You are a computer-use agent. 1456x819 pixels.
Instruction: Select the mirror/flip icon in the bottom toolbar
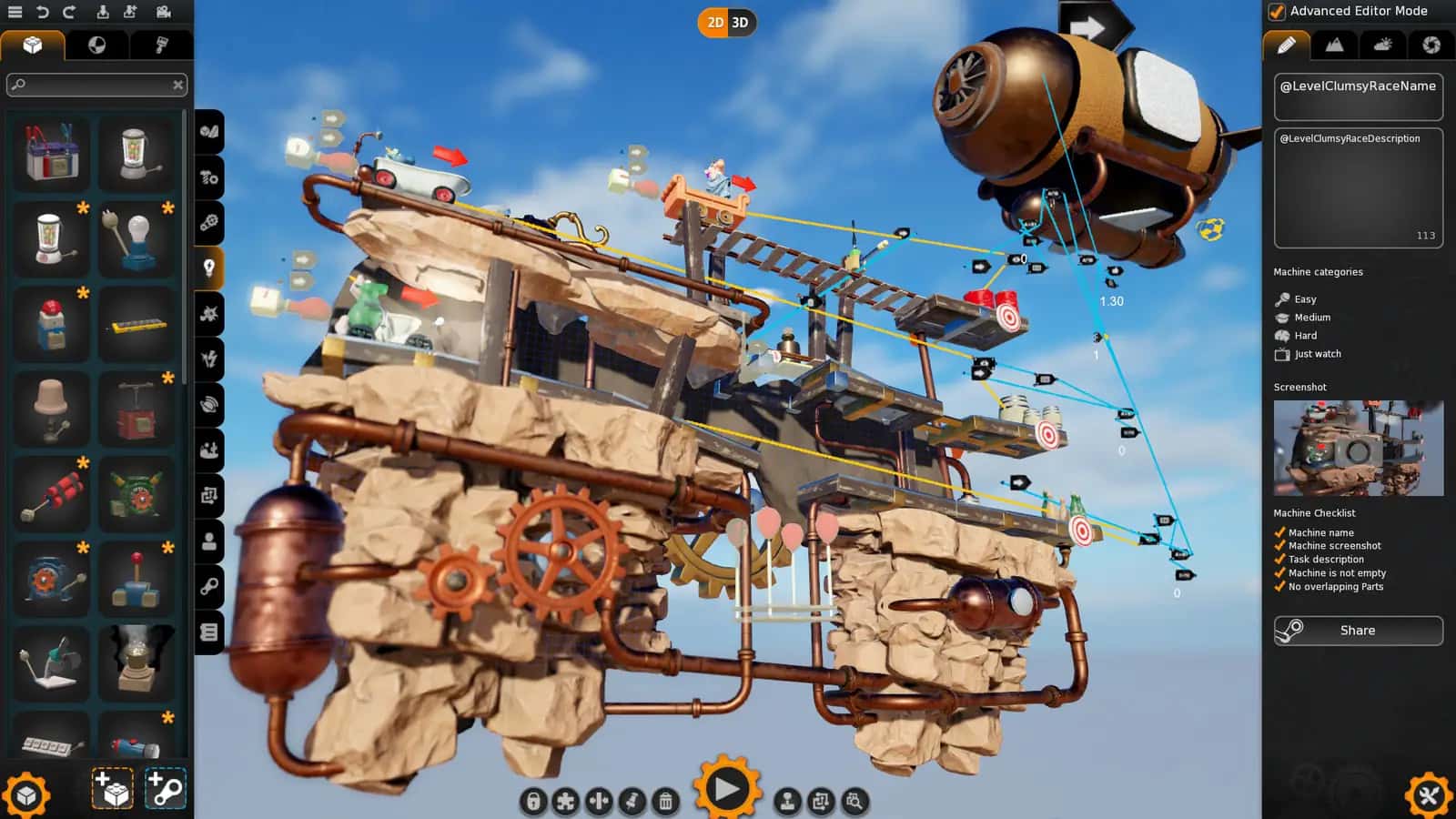(599, 801)
